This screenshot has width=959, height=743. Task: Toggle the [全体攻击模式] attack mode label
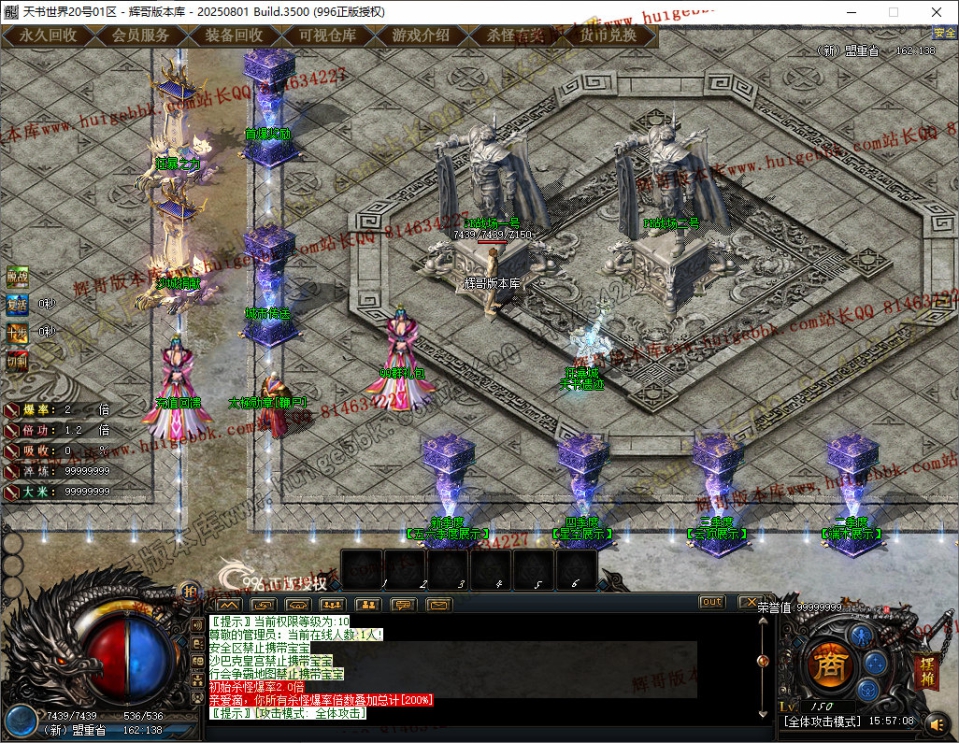pyautogui.click(x=820, y=721)
